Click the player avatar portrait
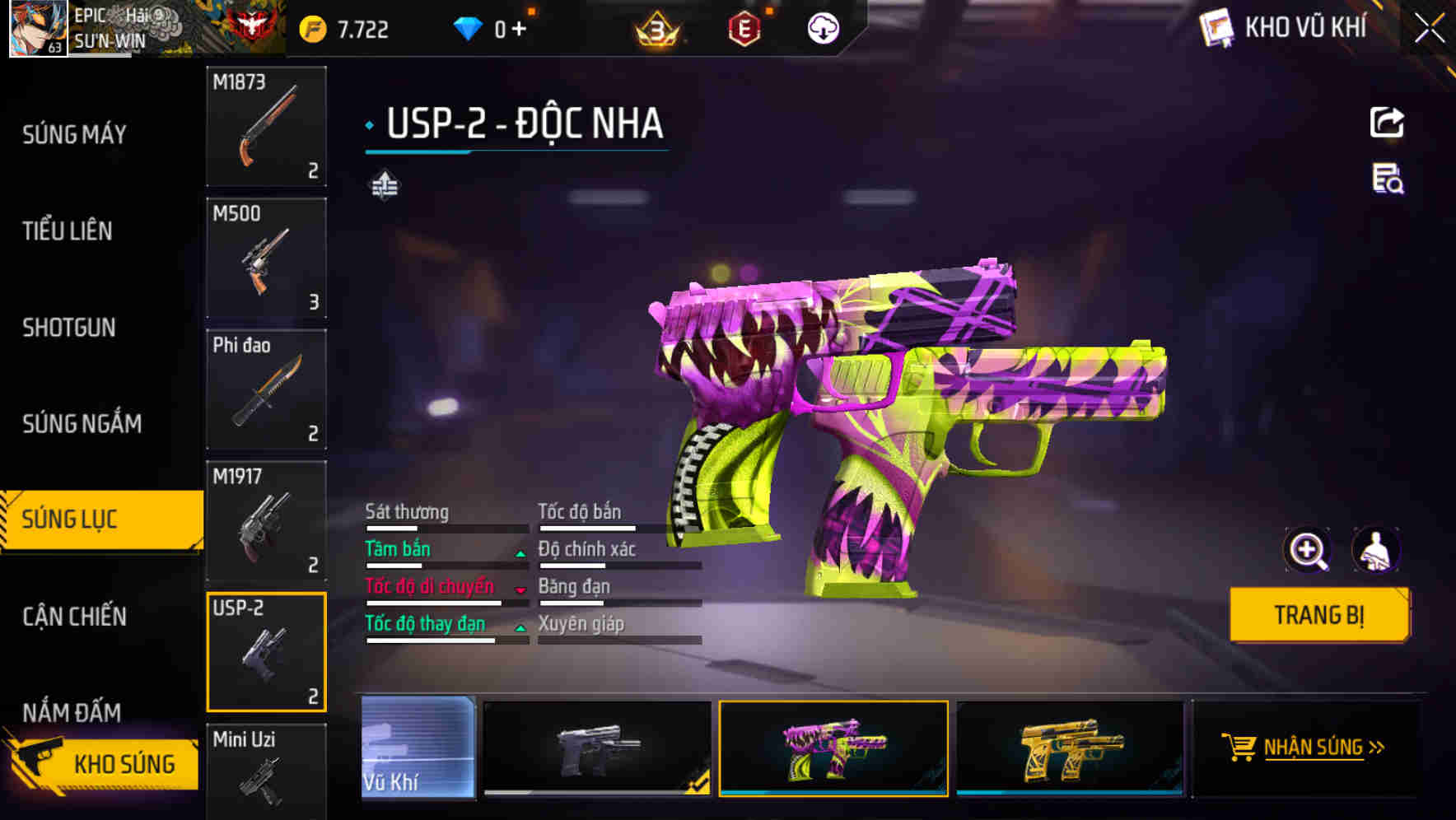This screenshot has width=1456, height=820. (36, 27)
